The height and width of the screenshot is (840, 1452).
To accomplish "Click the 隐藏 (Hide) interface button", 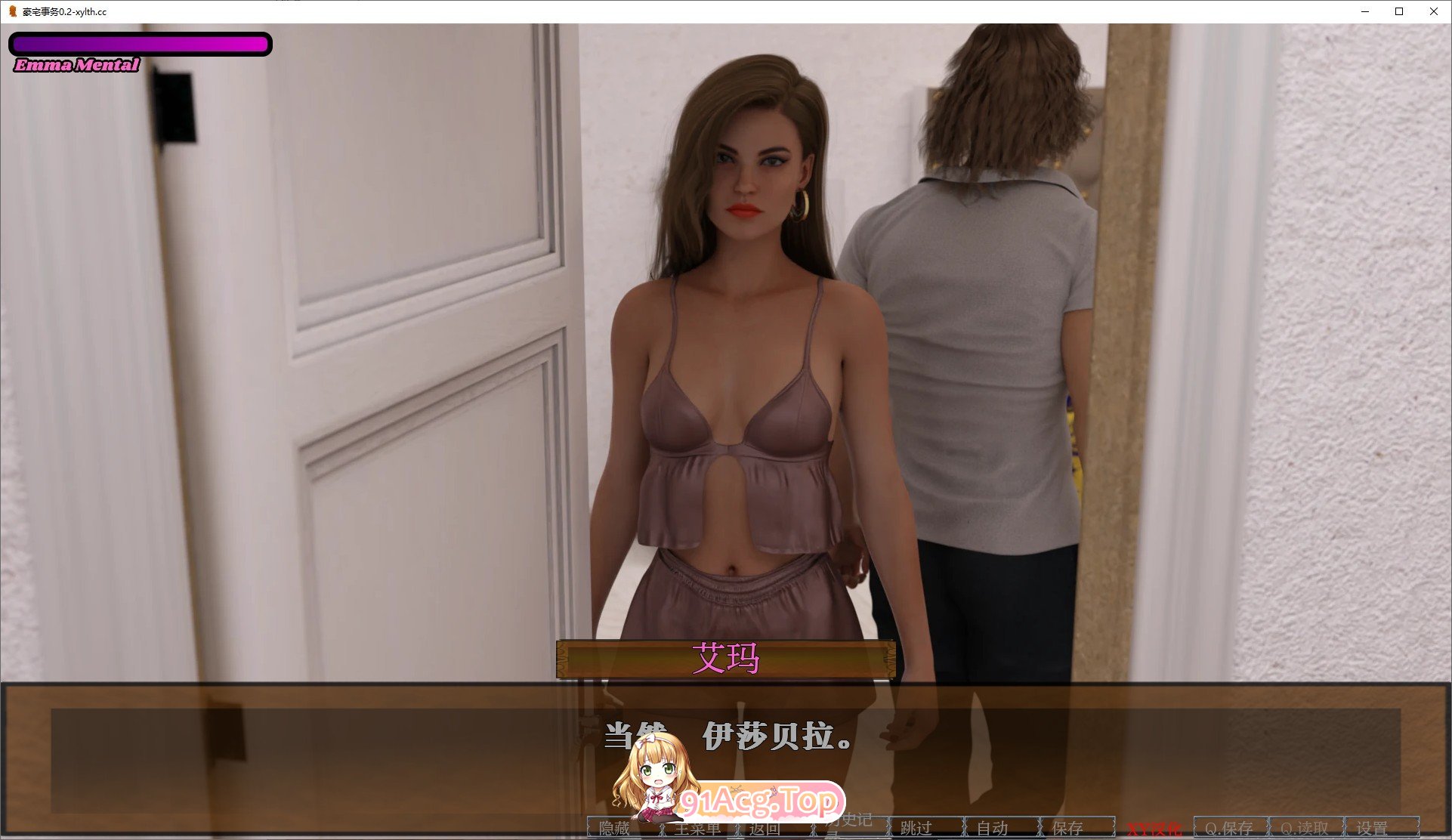I will [x=614, y=829].
